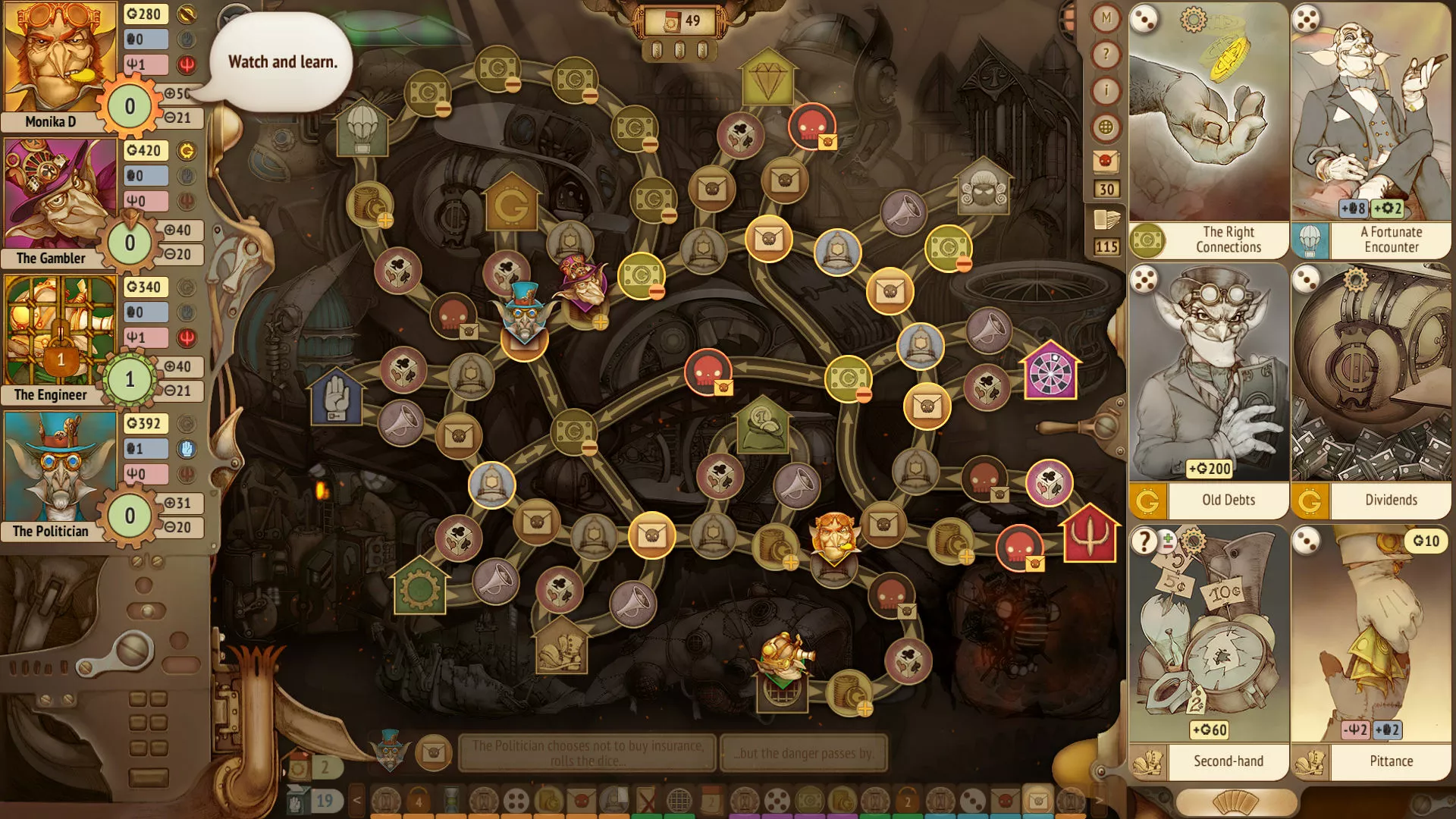Viewport: 1456px width, 819px height.
Task: Pick the Second-hand card
Action: pyautogui.click(x=1208, y=652)
